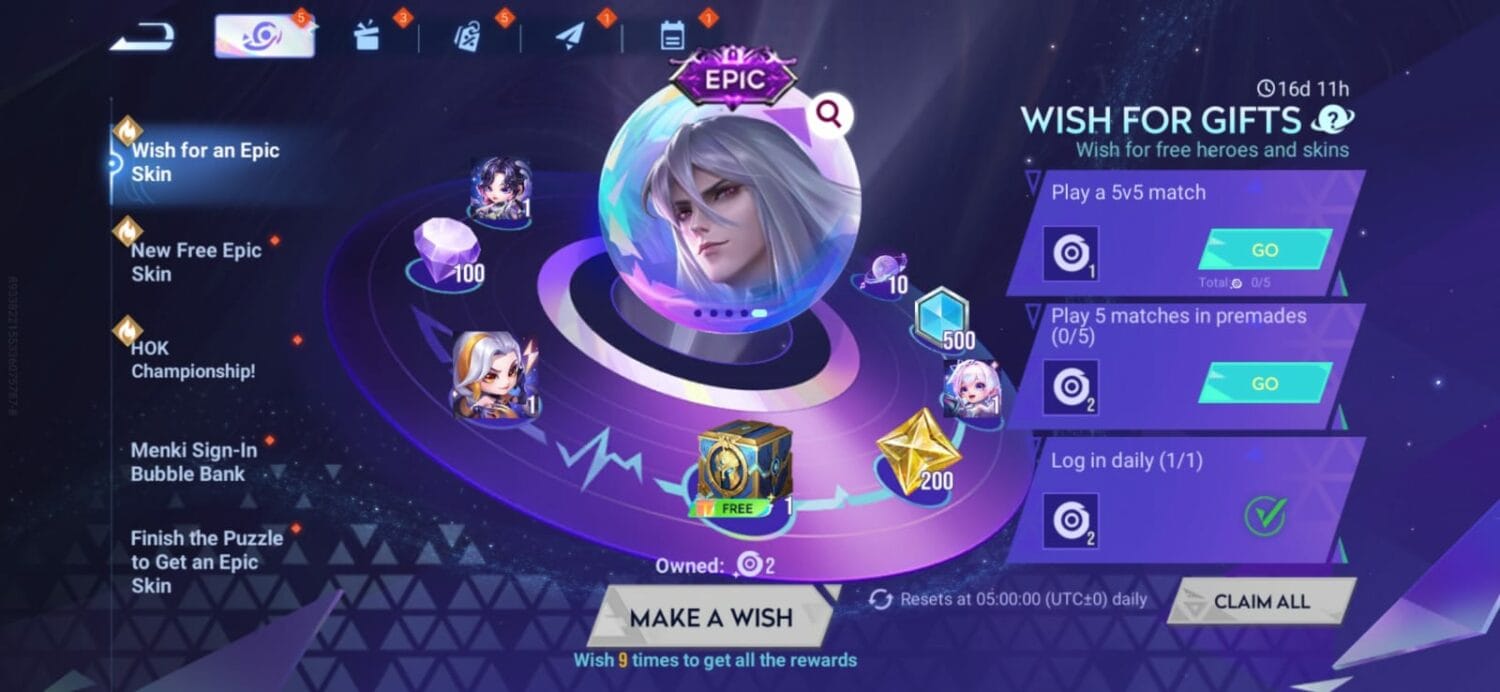Go back using the top-left arrow
Screen dimensions: 1500x692
pos(142,38)
